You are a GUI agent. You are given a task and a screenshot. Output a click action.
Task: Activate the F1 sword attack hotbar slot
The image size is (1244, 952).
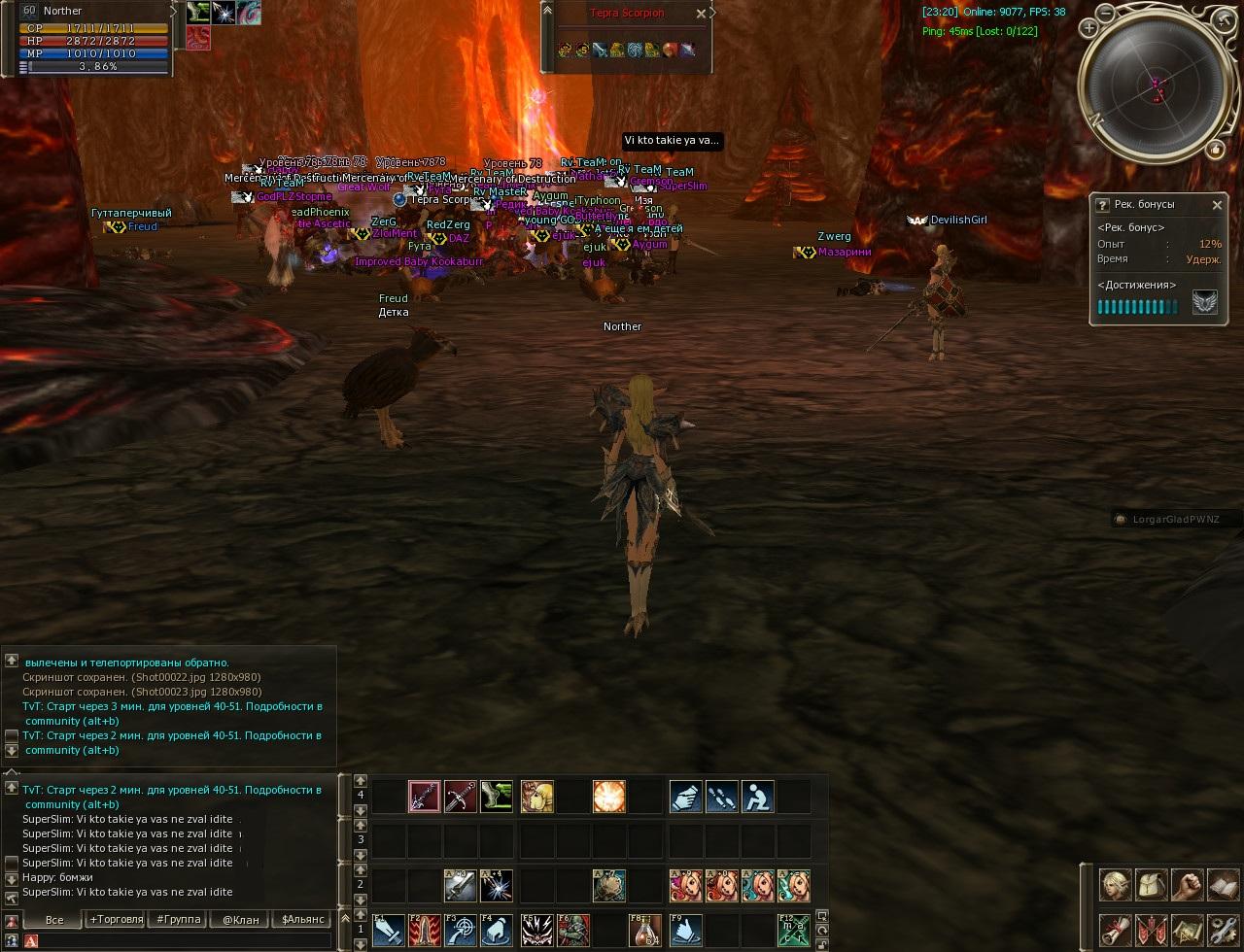[x=390, y=930]
